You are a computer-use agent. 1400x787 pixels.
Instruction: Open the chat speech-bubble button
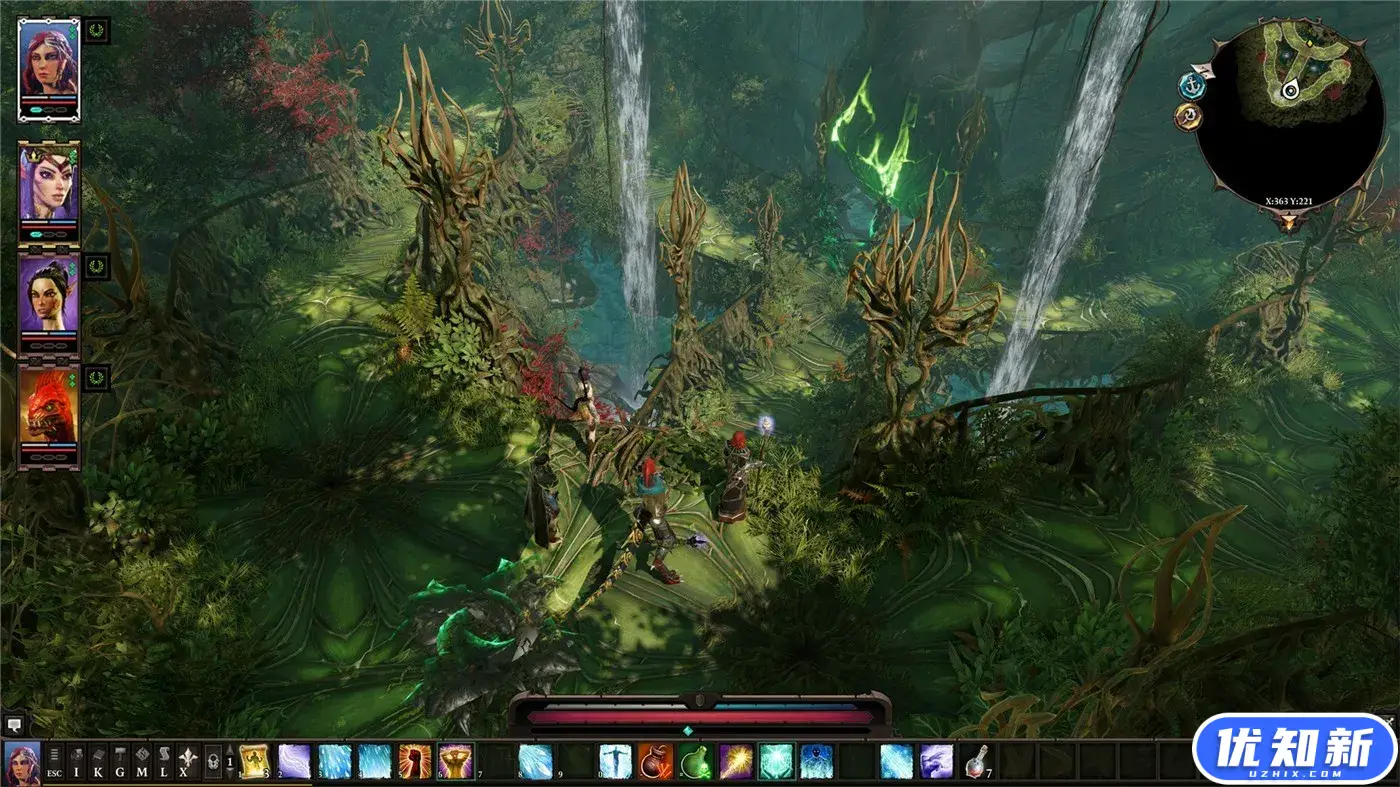13,724
